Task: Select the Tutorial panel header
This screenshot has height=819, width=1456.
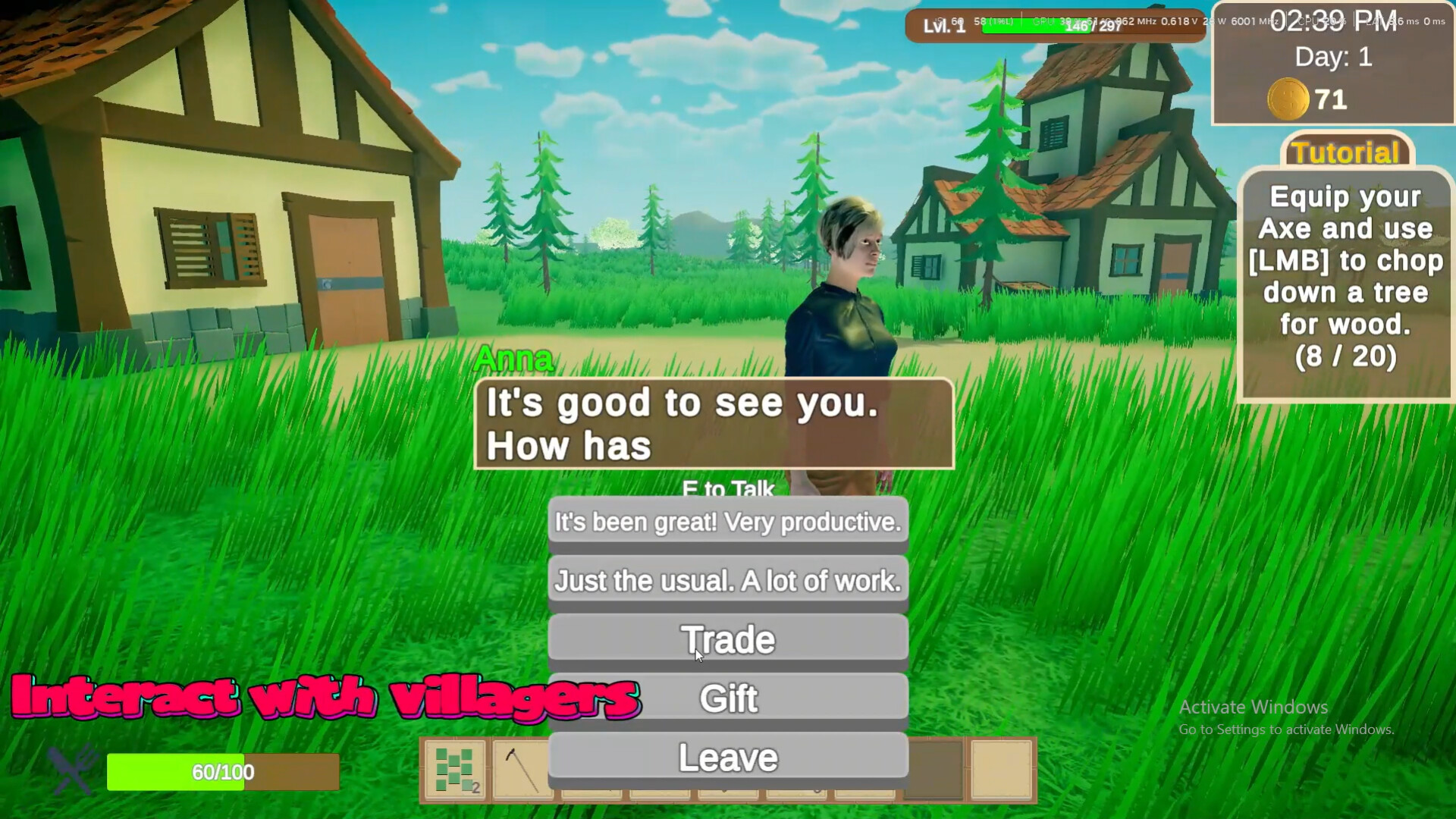Action: [x=1345, y=152]
